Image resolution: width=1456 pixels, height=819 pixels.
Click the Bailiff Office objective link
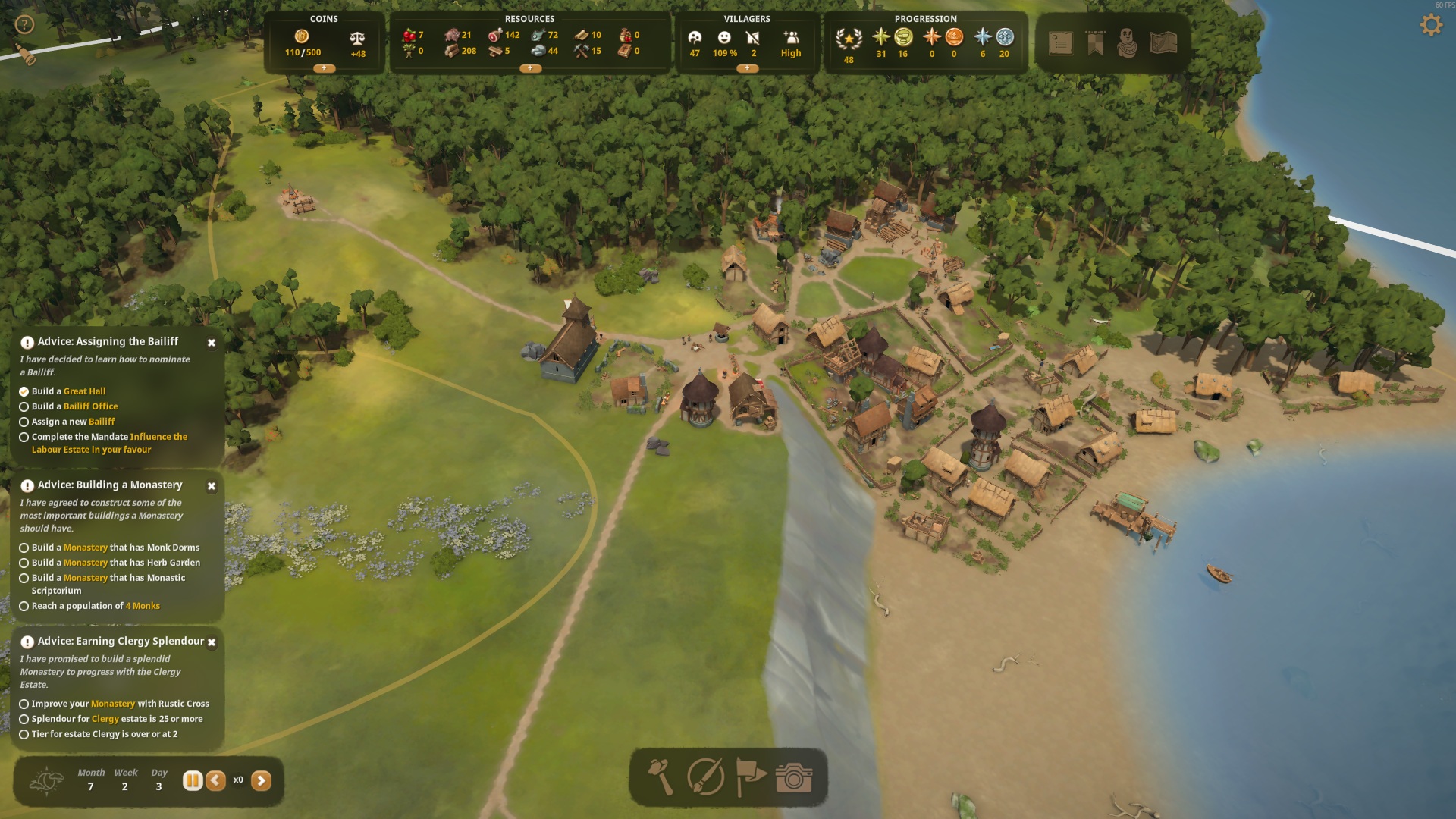click(90, 406)
